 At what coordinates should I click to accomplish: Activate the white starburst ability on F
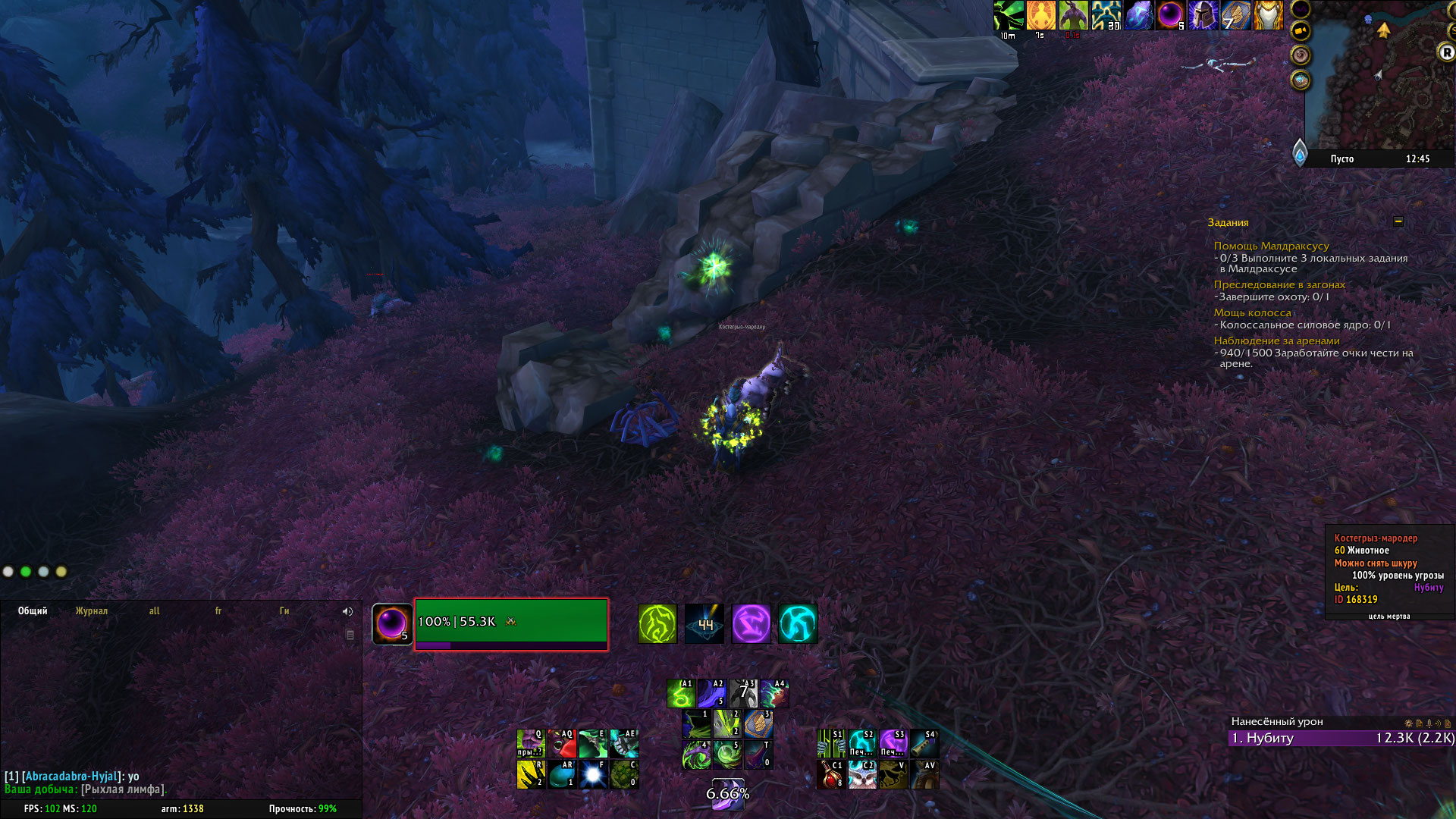(593, 774)
